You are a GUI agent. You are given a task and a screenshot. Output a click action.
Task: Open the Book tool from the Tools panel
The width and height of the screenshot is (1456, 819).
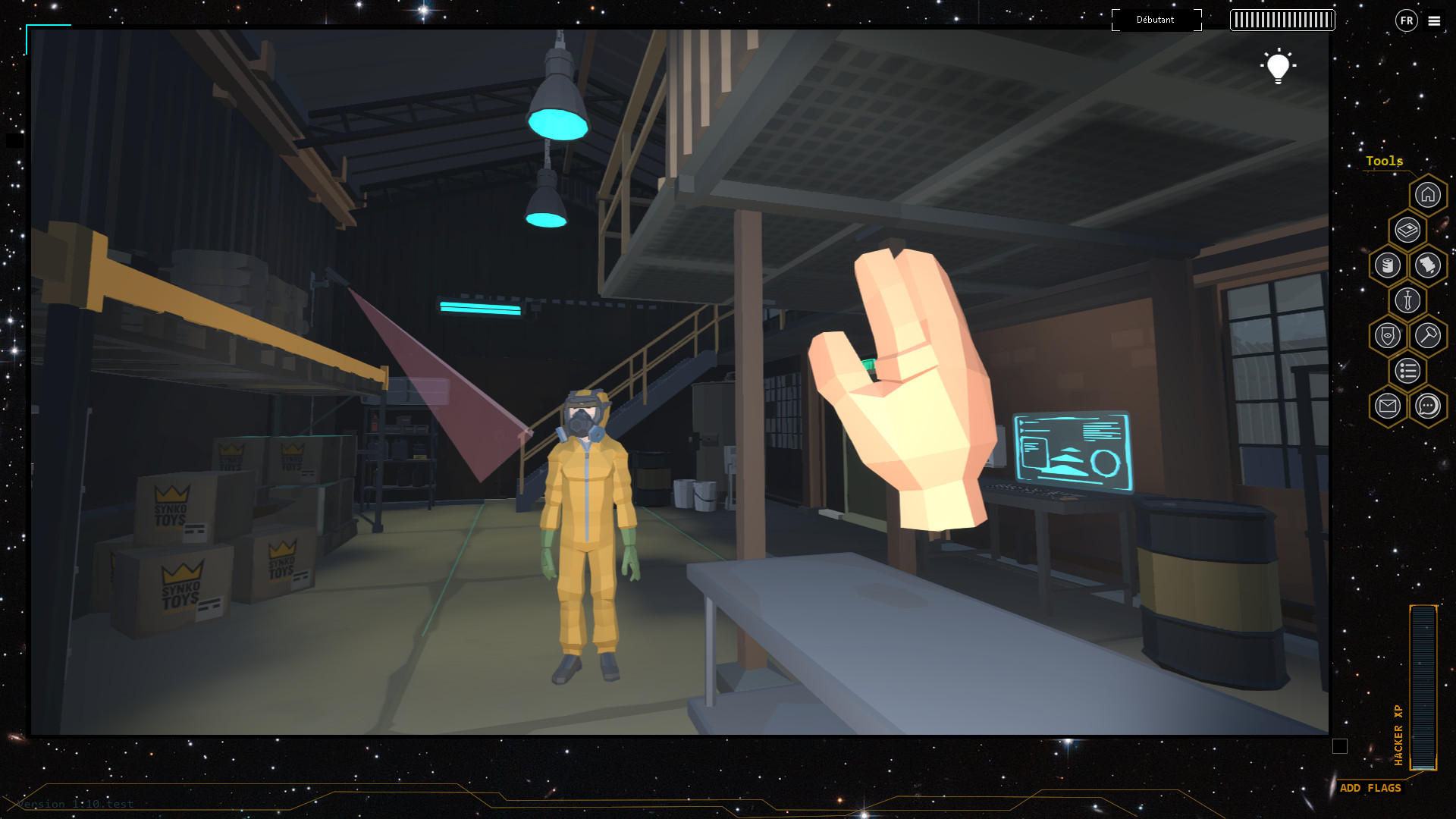coord(1407,230)
